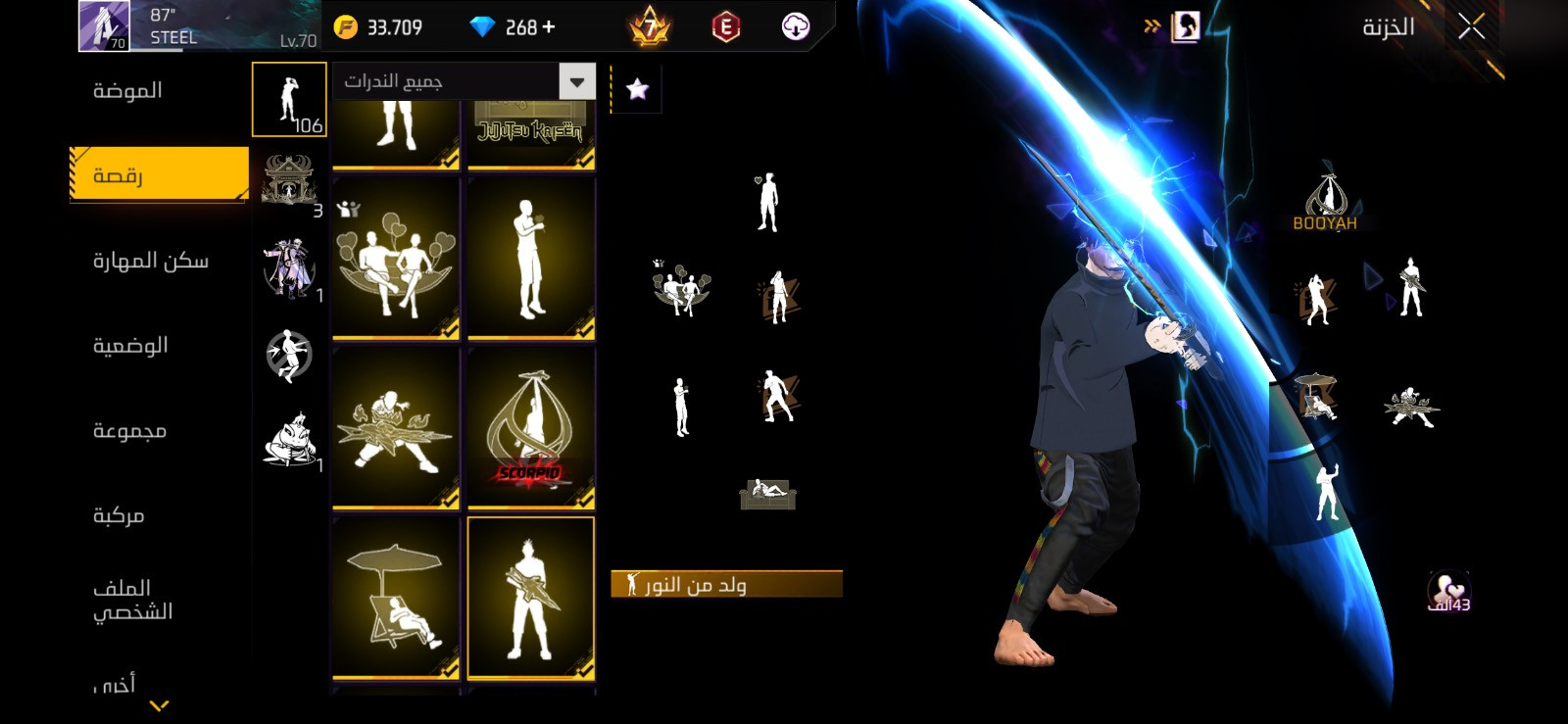Open the الموضة (Fashion) category
1568x724 pixels.
(x=127, y=91)
